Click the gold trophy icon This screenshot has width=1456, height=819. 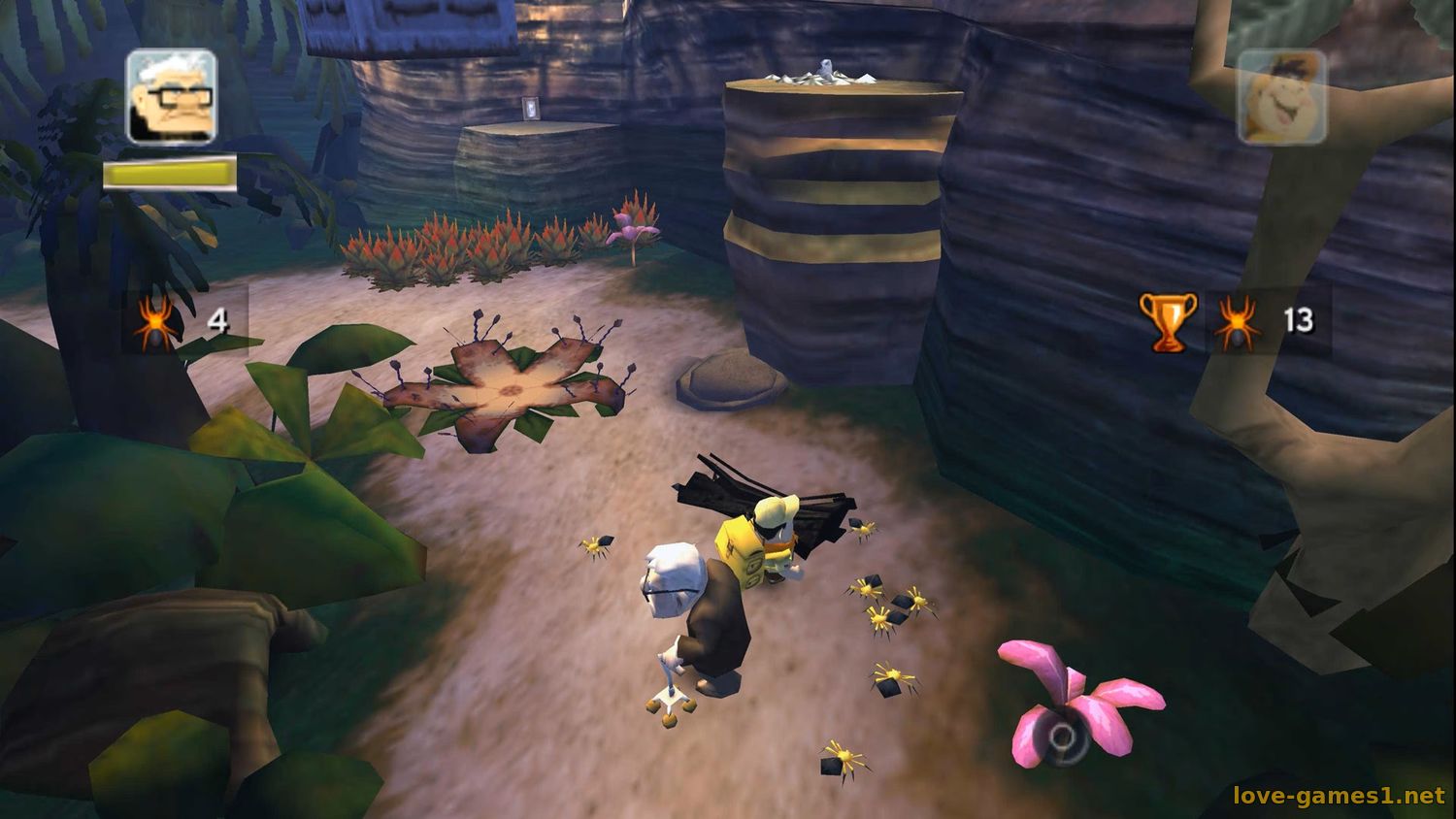click(x=1169, y=322)
